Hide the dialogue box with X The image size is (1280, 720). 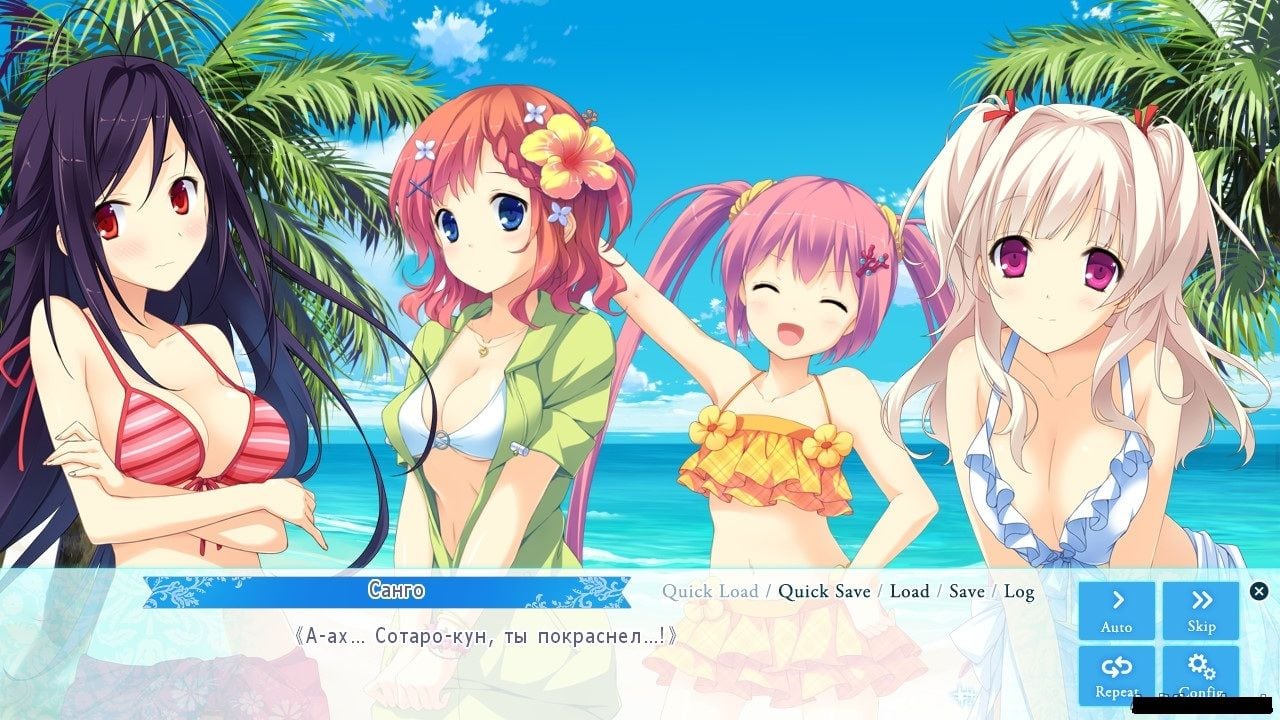(1259, 591)
